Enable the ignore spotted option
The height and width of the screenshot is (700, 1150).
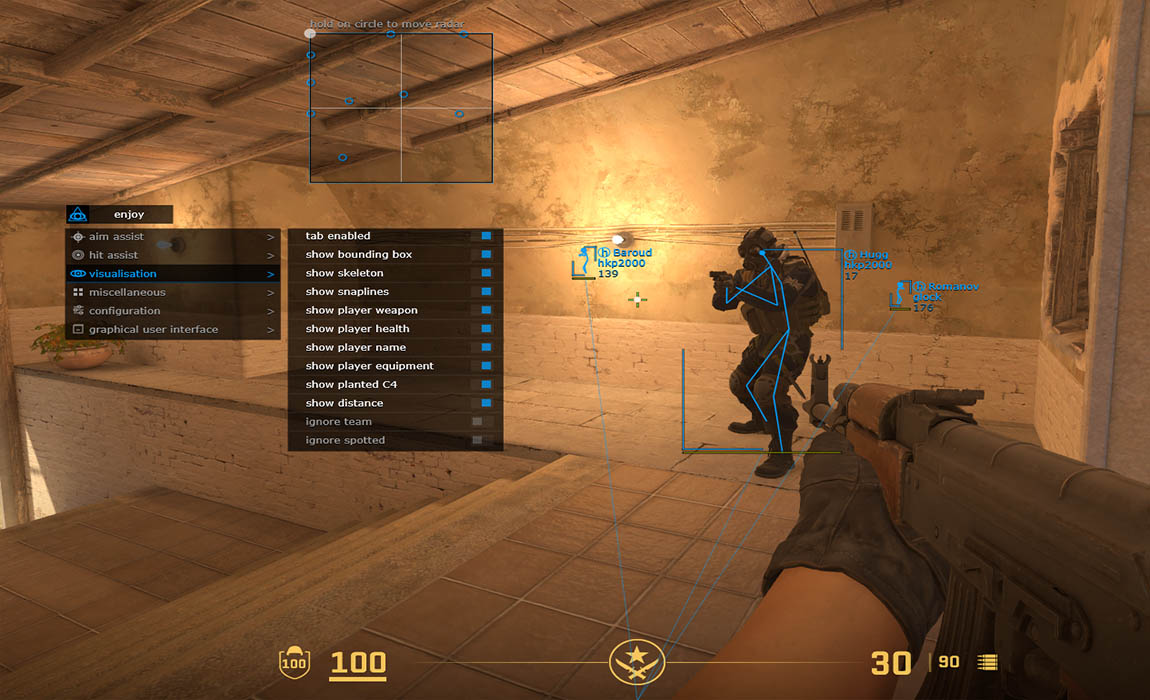[478, 440]
